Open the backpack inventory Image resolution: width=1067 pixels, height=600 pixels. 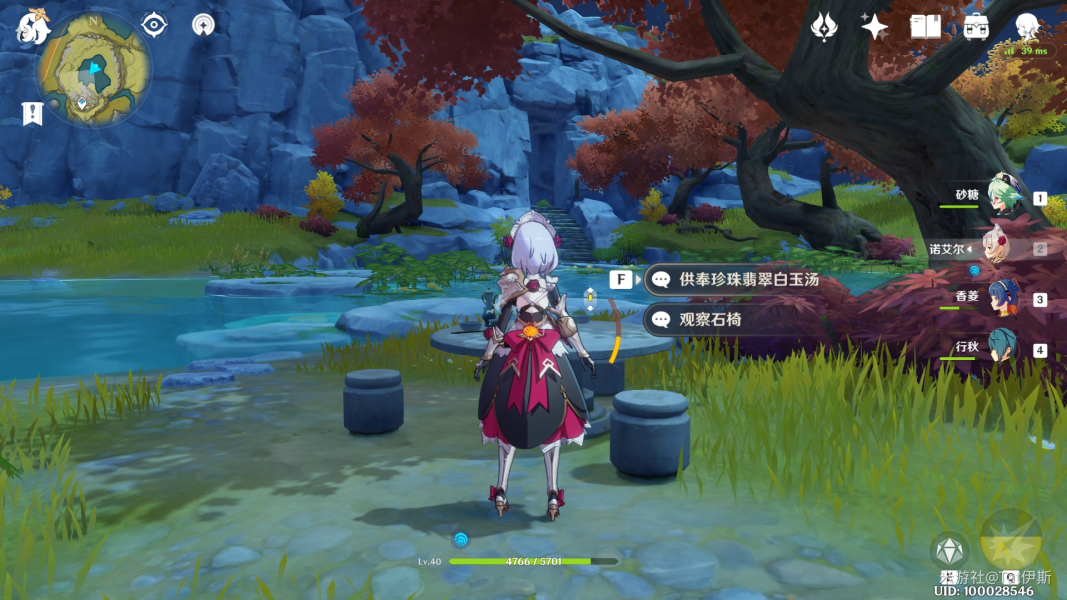coord(976,27)
